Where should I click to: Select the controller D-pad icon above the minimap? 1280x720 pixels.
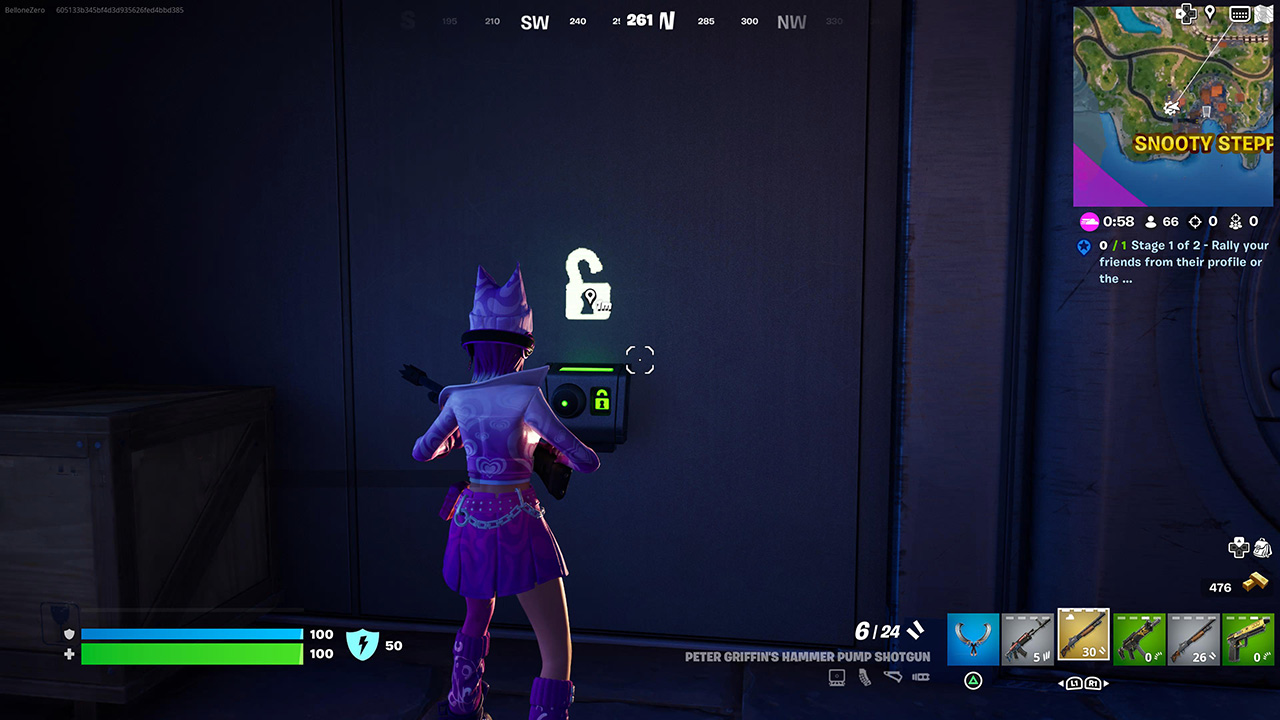1186,13
